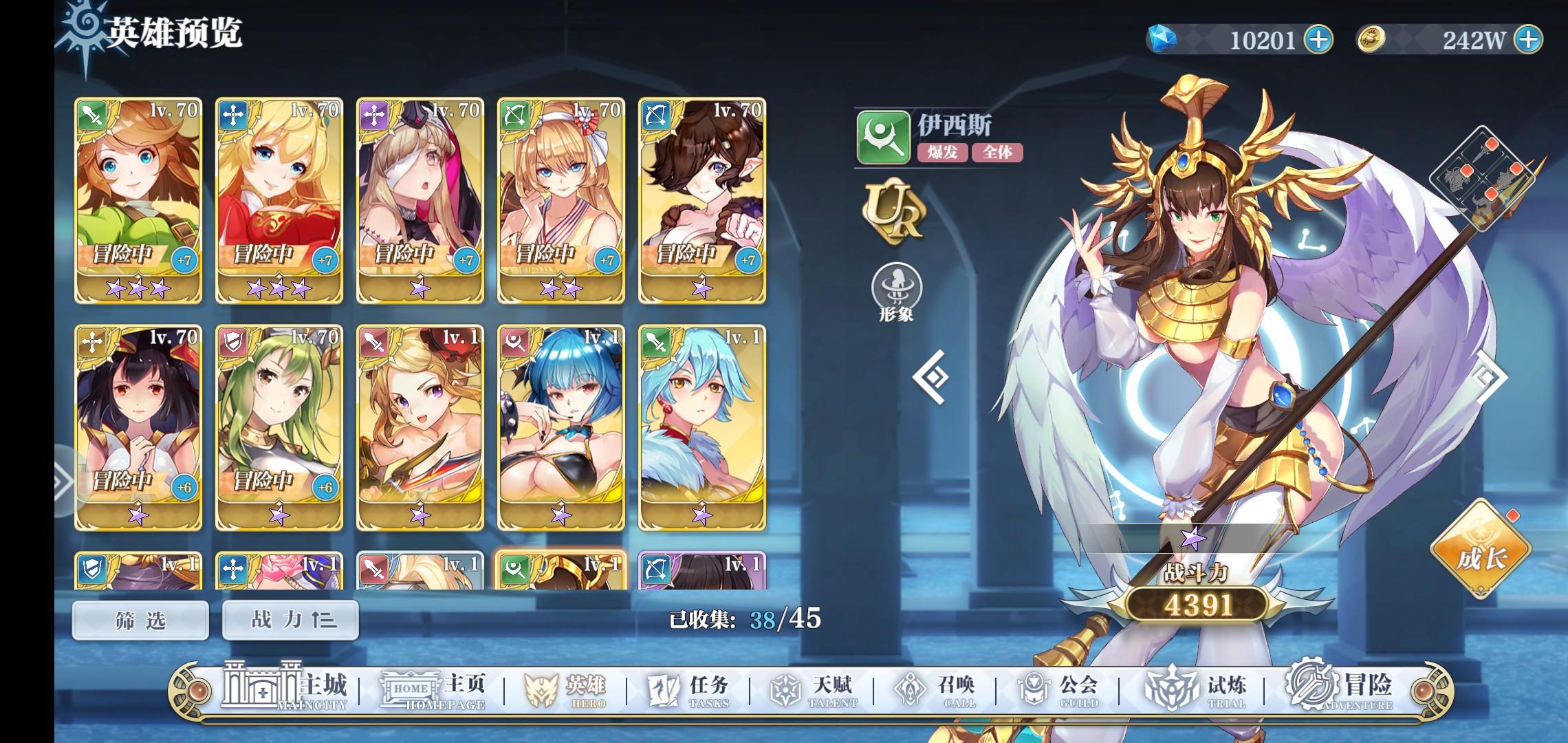Open the 筛选 filter options
Viewport: 1568px width, 743px height.
[140, 619]
